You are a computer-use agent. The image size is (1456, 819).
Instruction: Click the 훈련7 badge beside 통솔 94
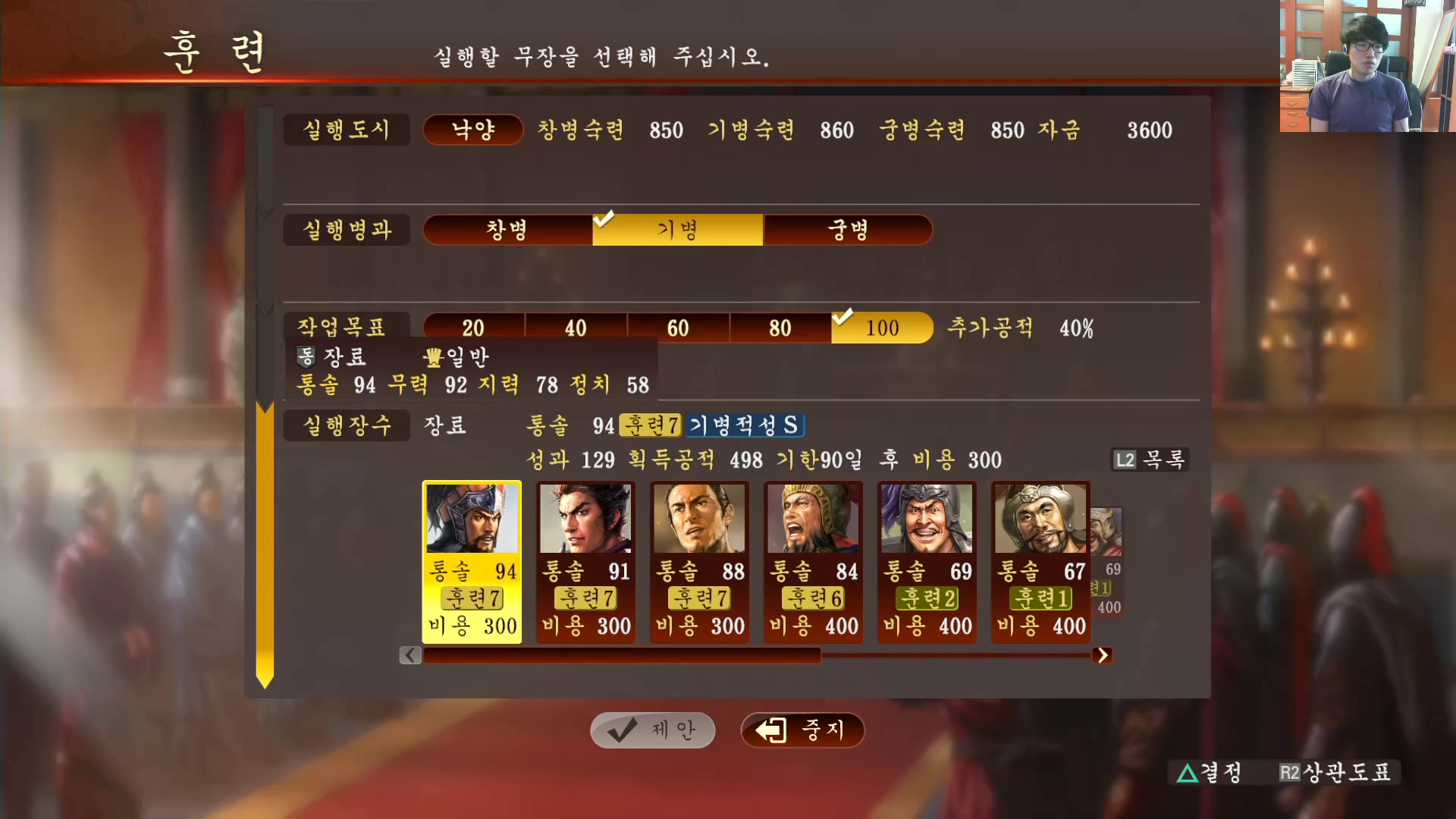pyautogui.click(x=650, y=425)
